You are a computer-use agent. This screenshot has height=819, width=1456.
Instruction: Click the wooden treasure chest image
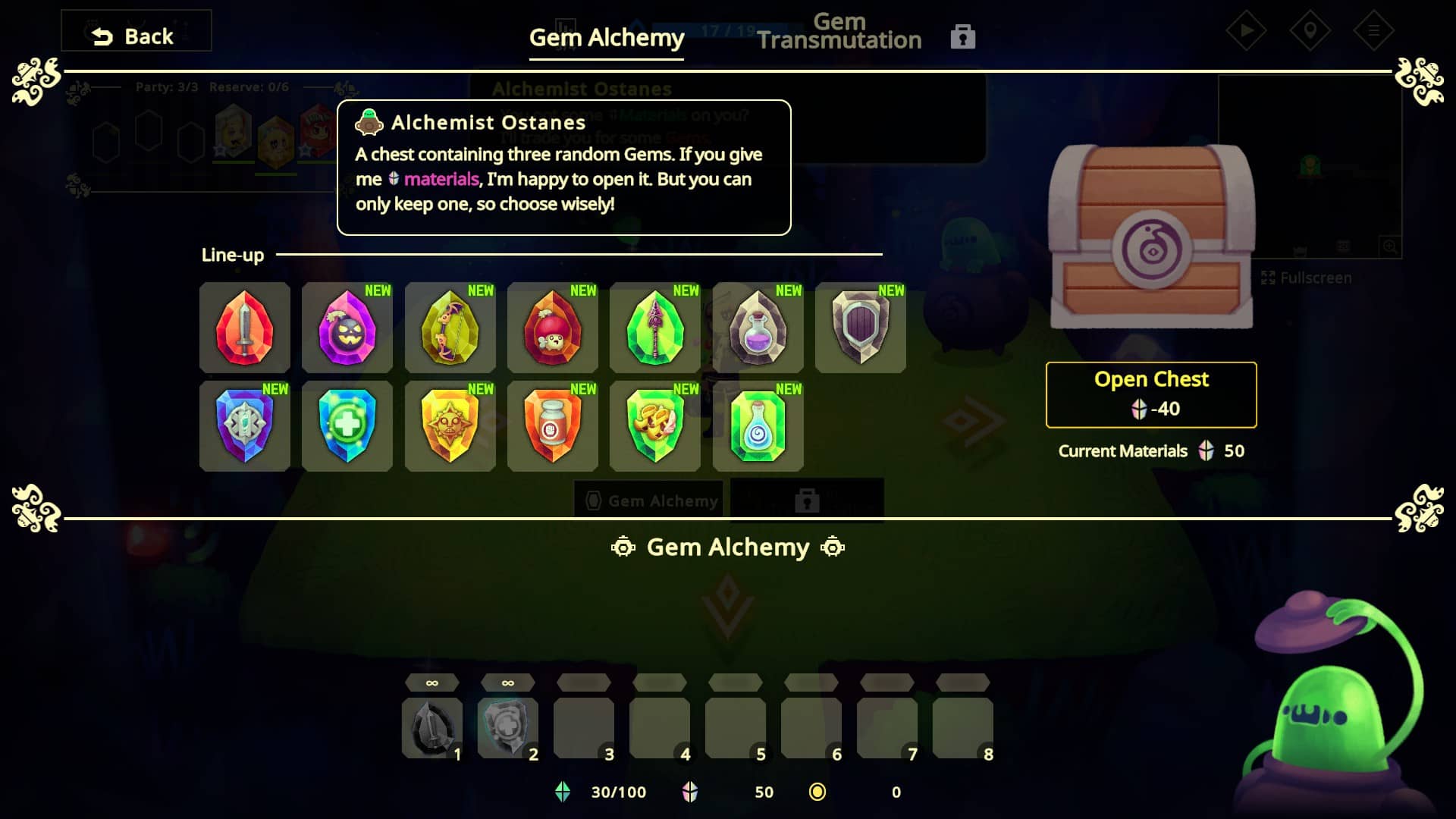[x=1150, y=237]
